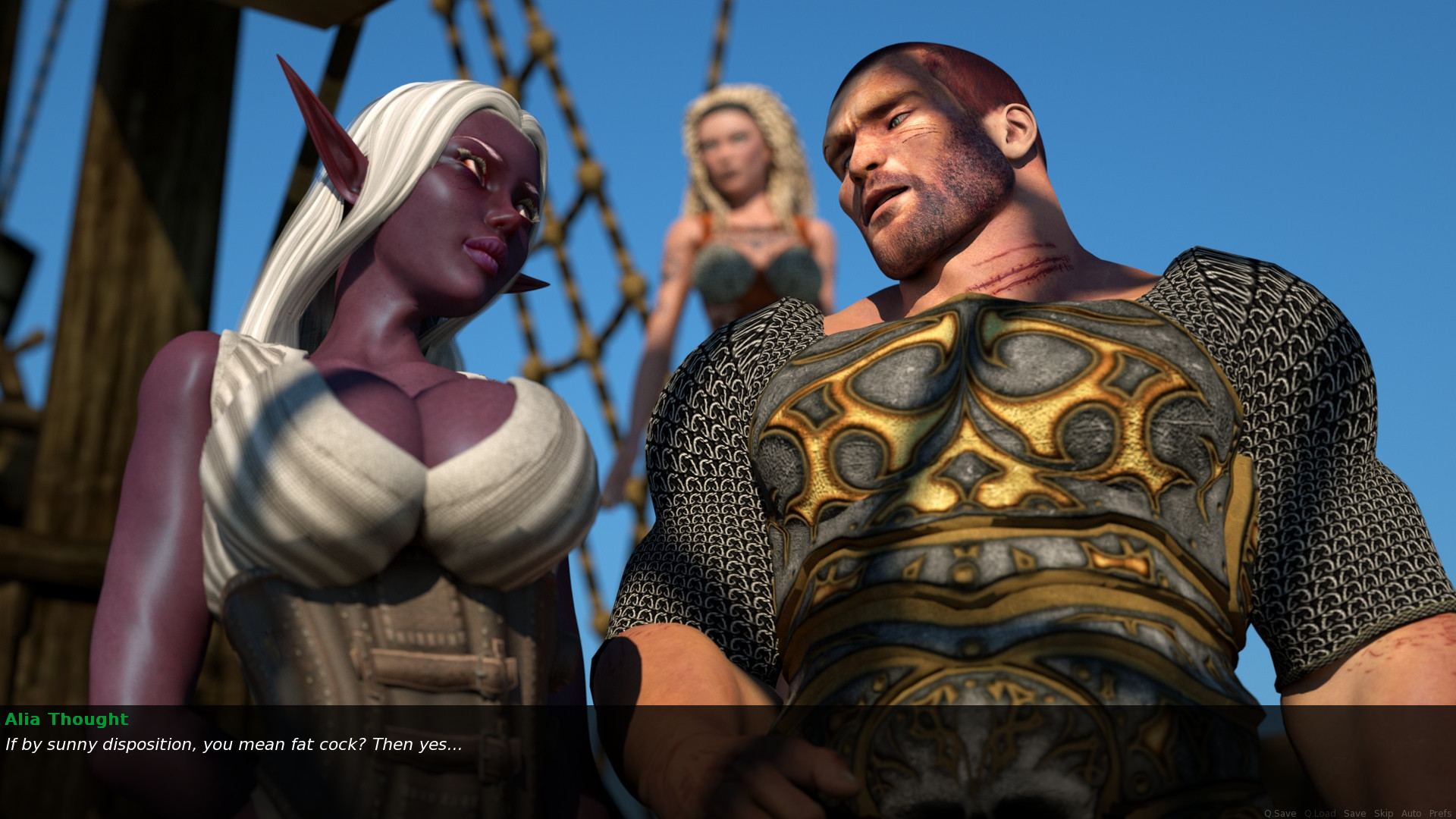1456x819 pixels.
Task: Click Q.Save in the quick menu bar
Action: point(1281,813)
